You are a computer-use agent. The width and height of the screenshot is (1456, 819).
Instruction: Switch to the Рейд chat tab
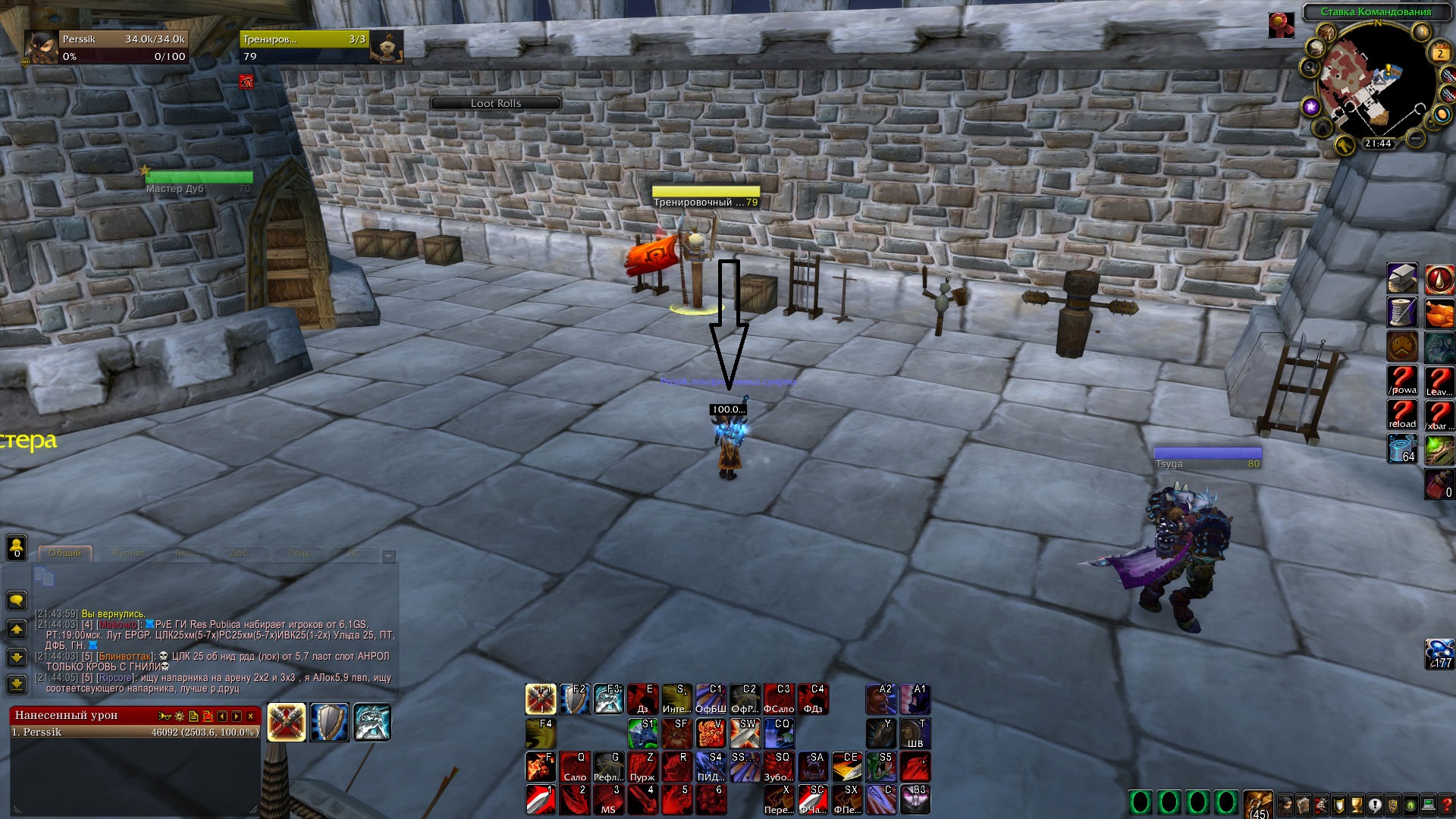(298, 553)
